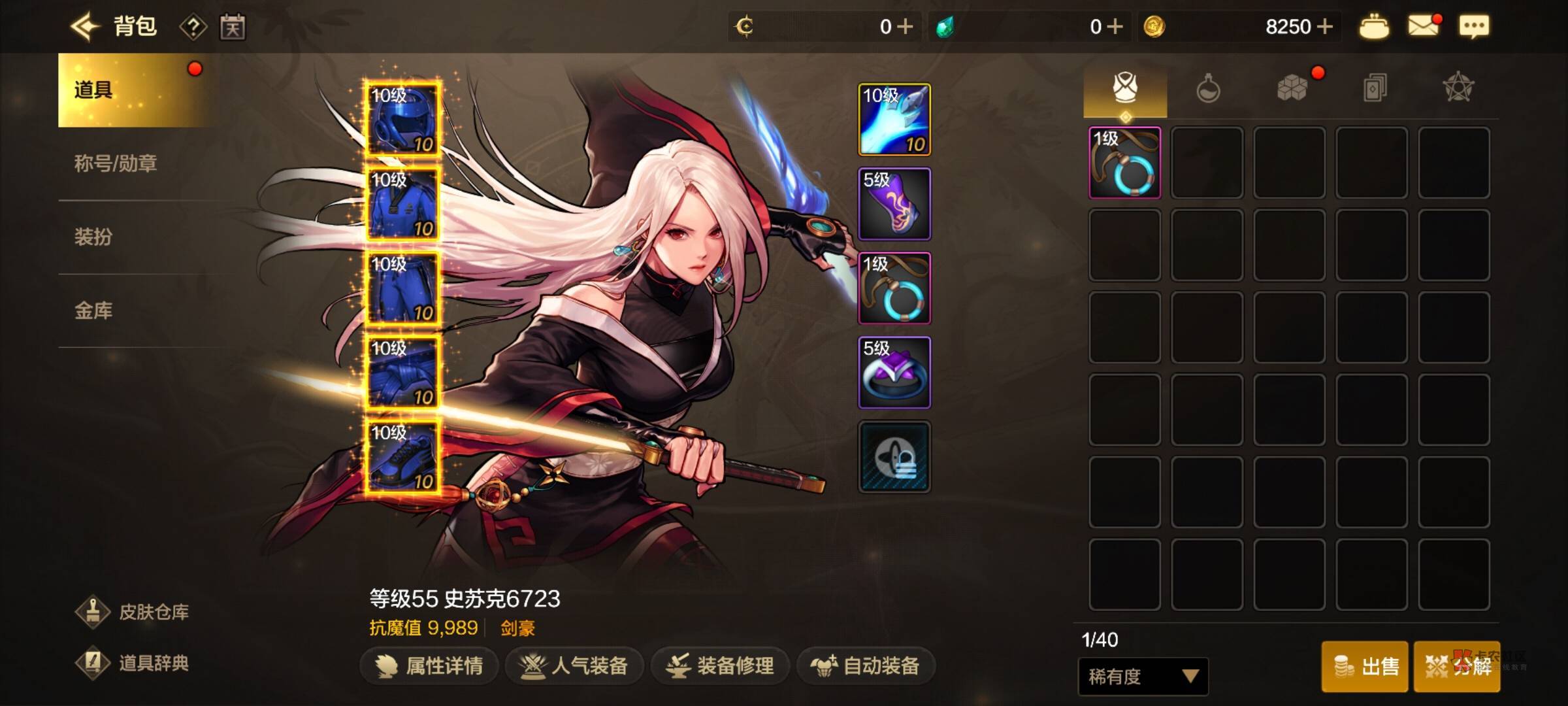
Task: Open the 称号/勋章 titles section
Action: click(116, 163)
